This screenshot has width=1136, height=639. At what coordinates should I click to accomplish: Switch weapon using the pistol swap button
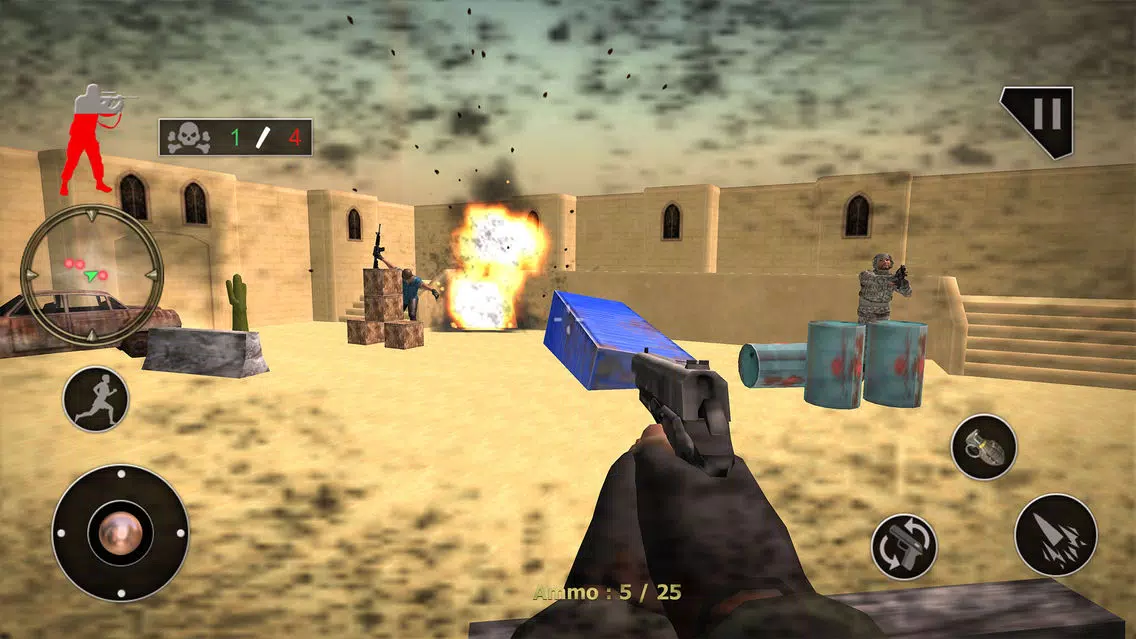click(x=904, y=546)
